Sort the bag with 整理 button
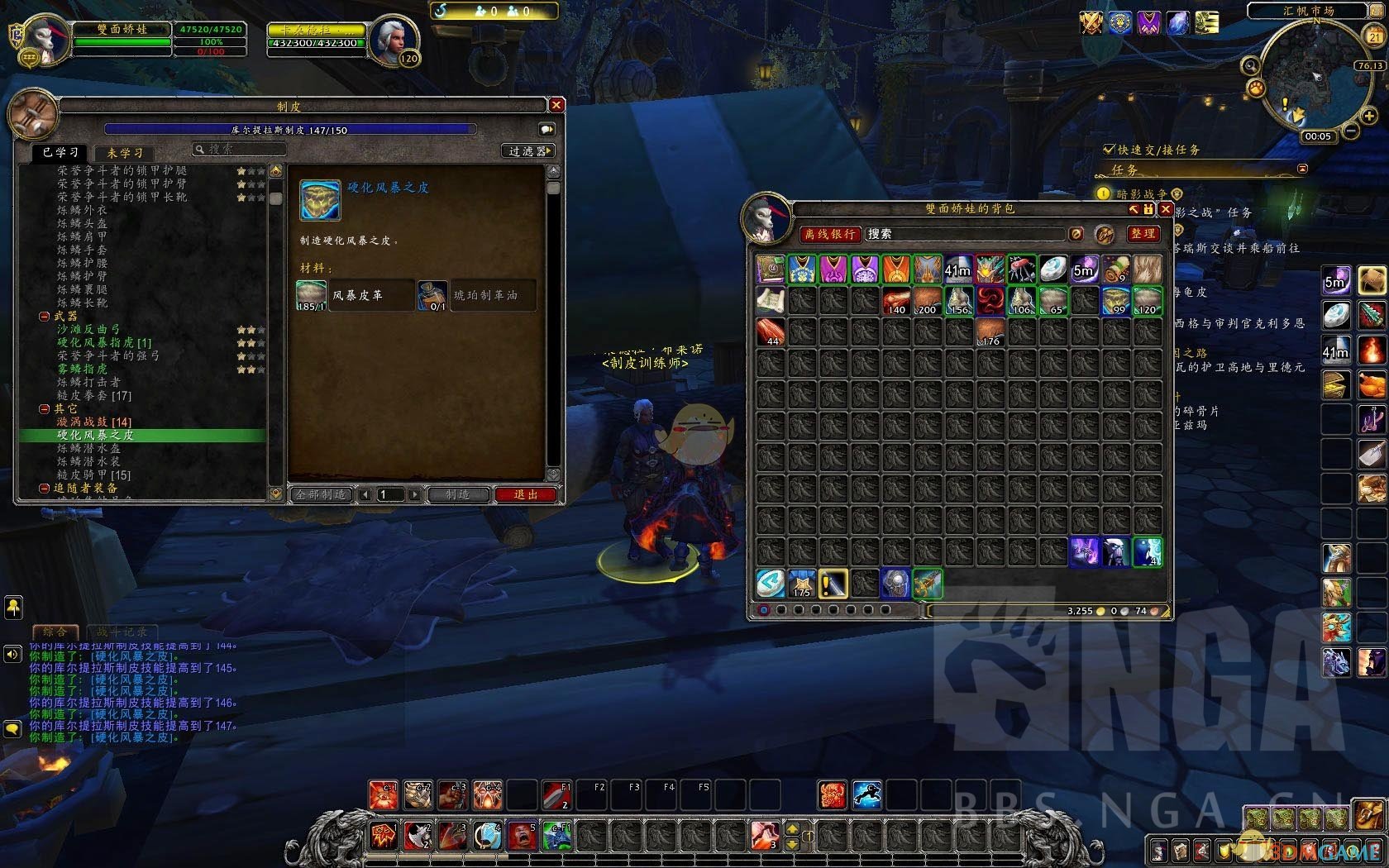 pos(1143,234)
